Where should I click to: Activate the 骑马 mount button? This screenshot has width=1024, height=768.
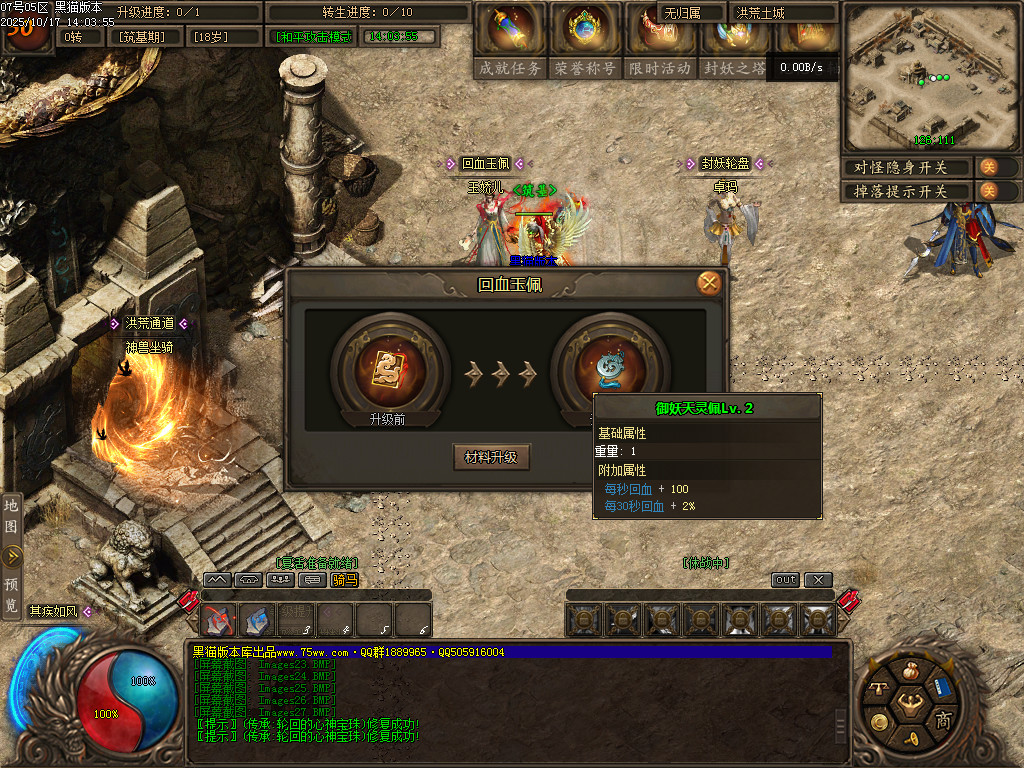tap(344, 580)
